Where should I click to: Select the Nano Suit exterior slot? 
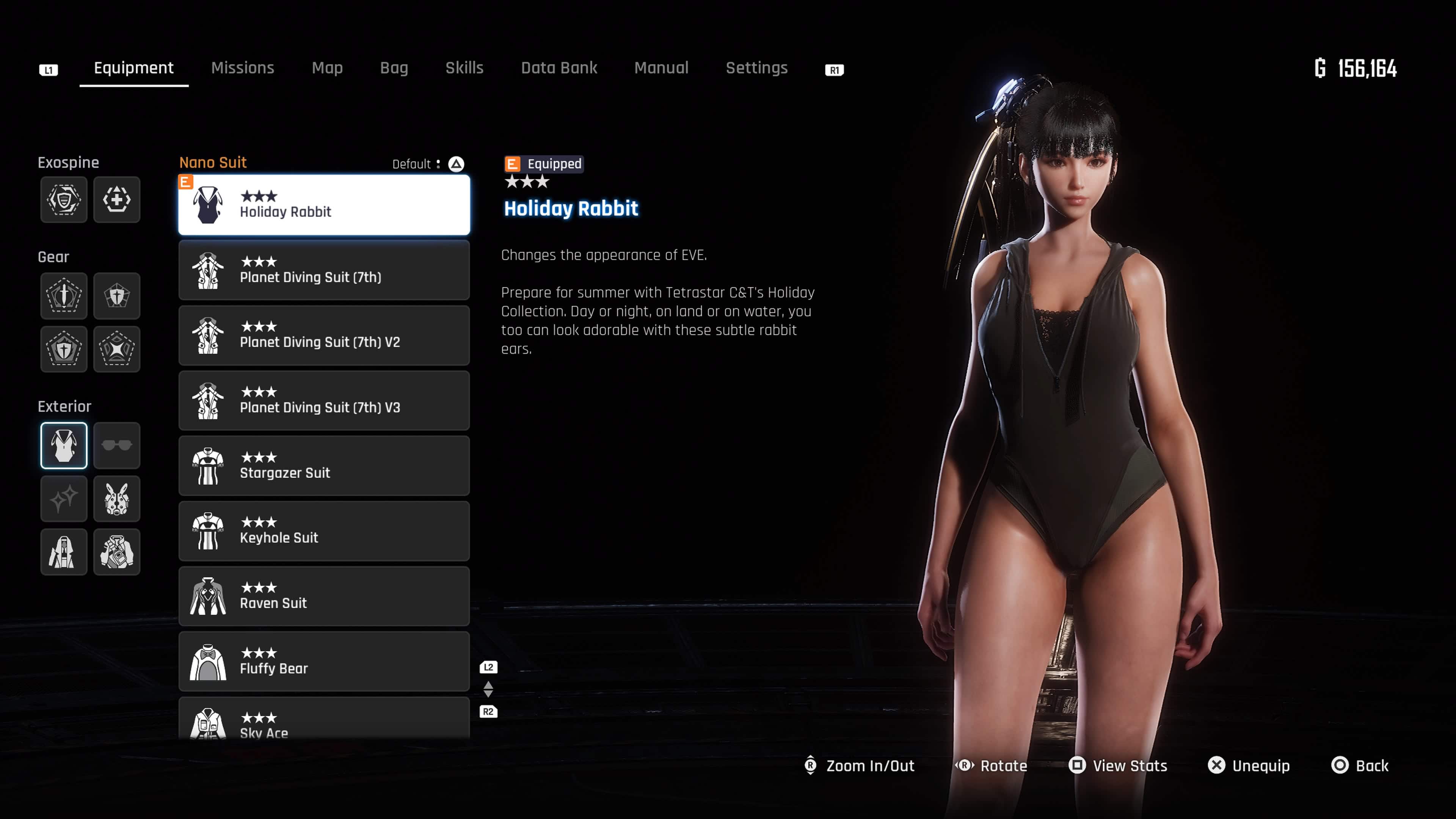click(64, 446)
